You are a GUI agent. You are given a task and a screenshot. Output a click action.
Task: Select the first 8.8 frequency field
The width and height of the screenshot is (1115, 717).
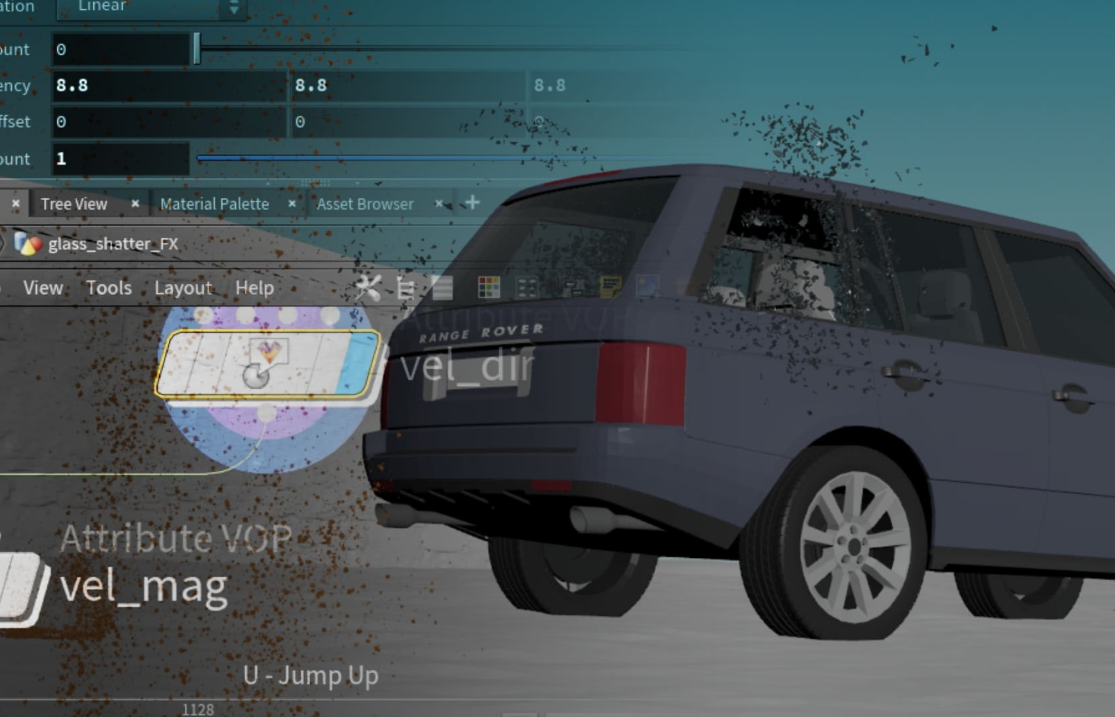point(168,86)
